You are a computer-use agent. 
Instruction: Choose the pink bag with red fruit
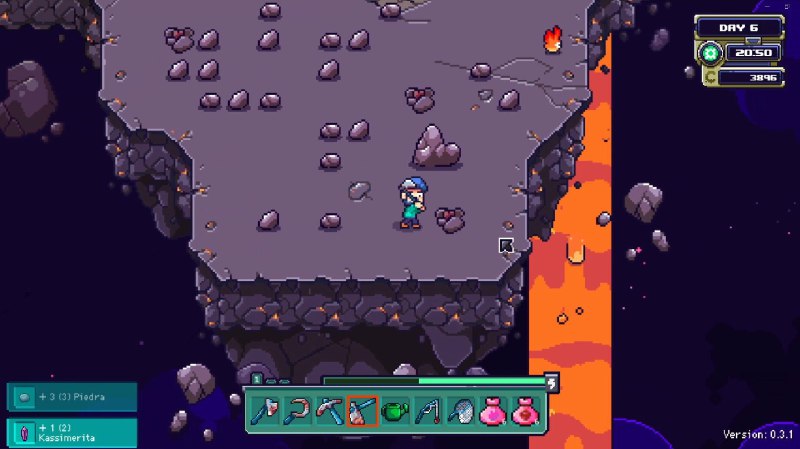point(524,411)
